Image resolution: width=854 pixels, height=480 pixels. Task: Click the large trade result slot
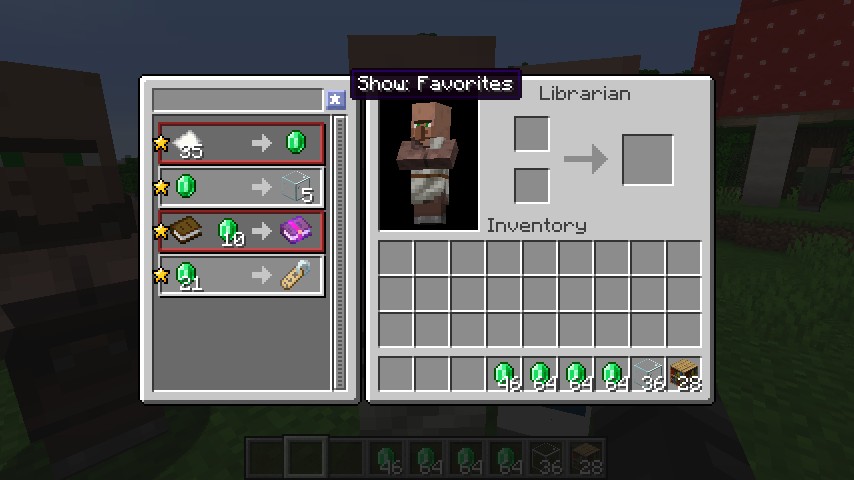[647, 160]
